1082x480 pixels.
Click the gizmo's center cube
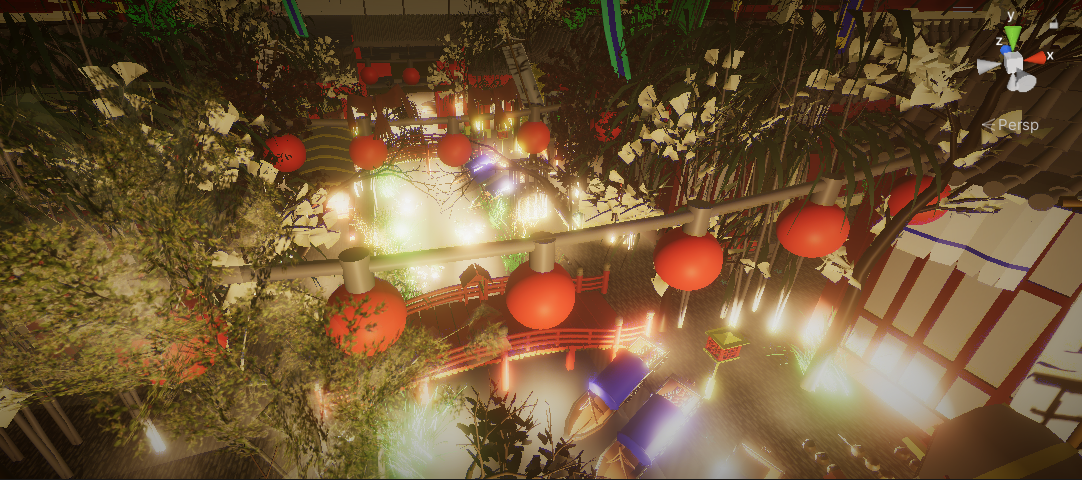pyautogui.click(x=1014, y=63)
